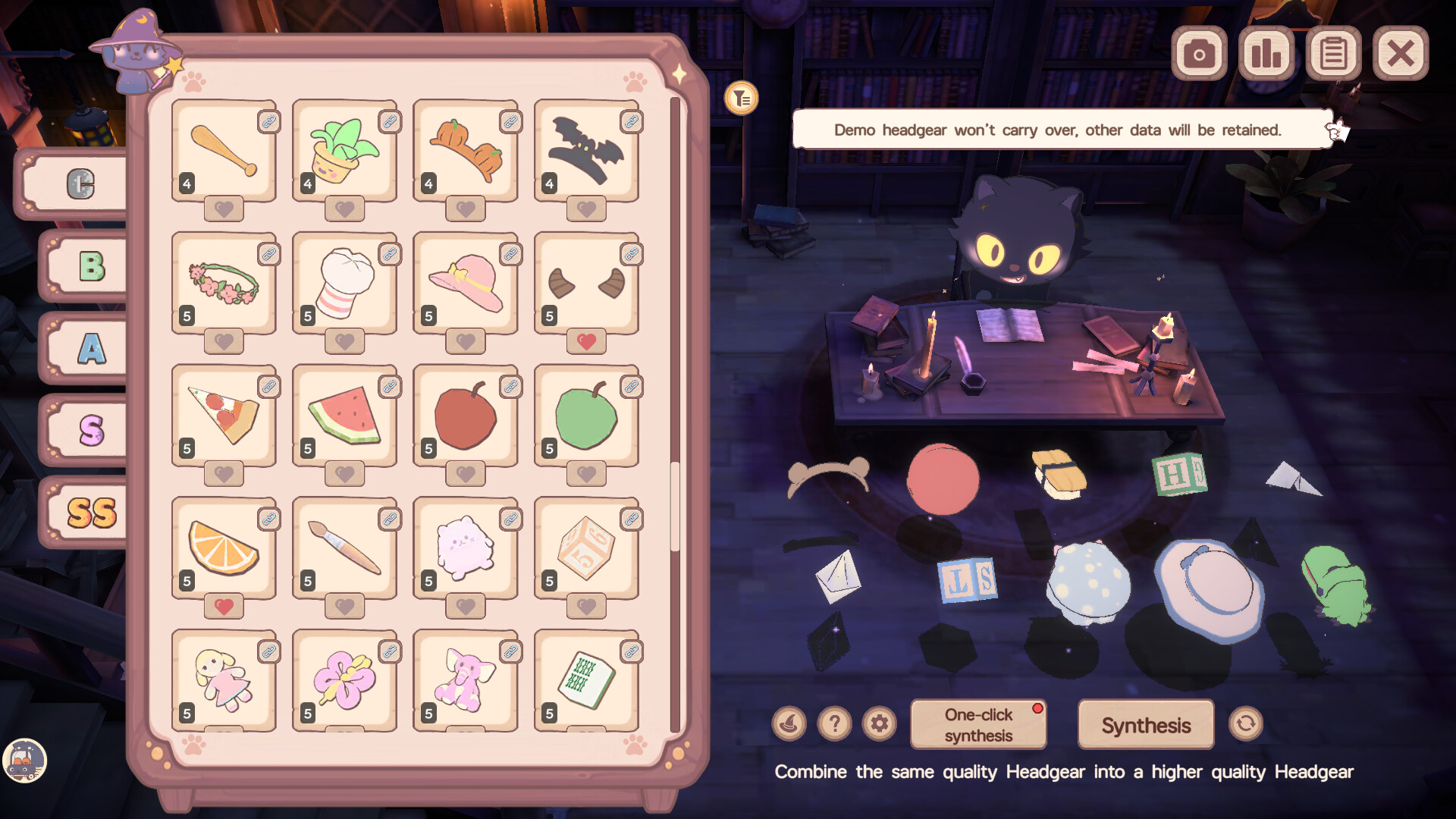1456x819 pixels.
Task: Switch to the SS quality tab
Action: [91, 513]
